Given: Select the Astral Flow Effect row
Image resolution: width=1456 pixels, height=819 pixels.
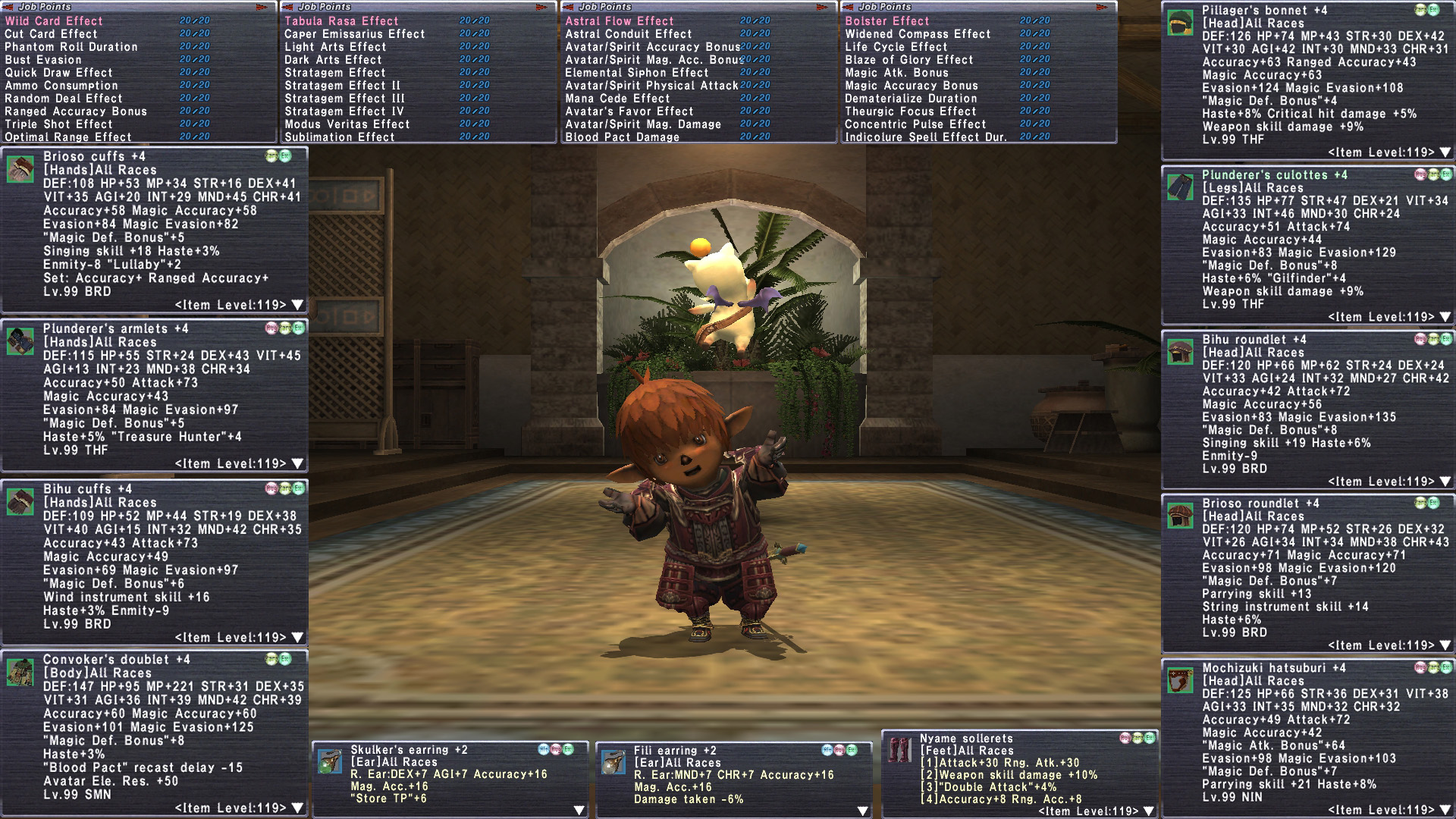Looking at the screenshot, I should tap(620, 21).
